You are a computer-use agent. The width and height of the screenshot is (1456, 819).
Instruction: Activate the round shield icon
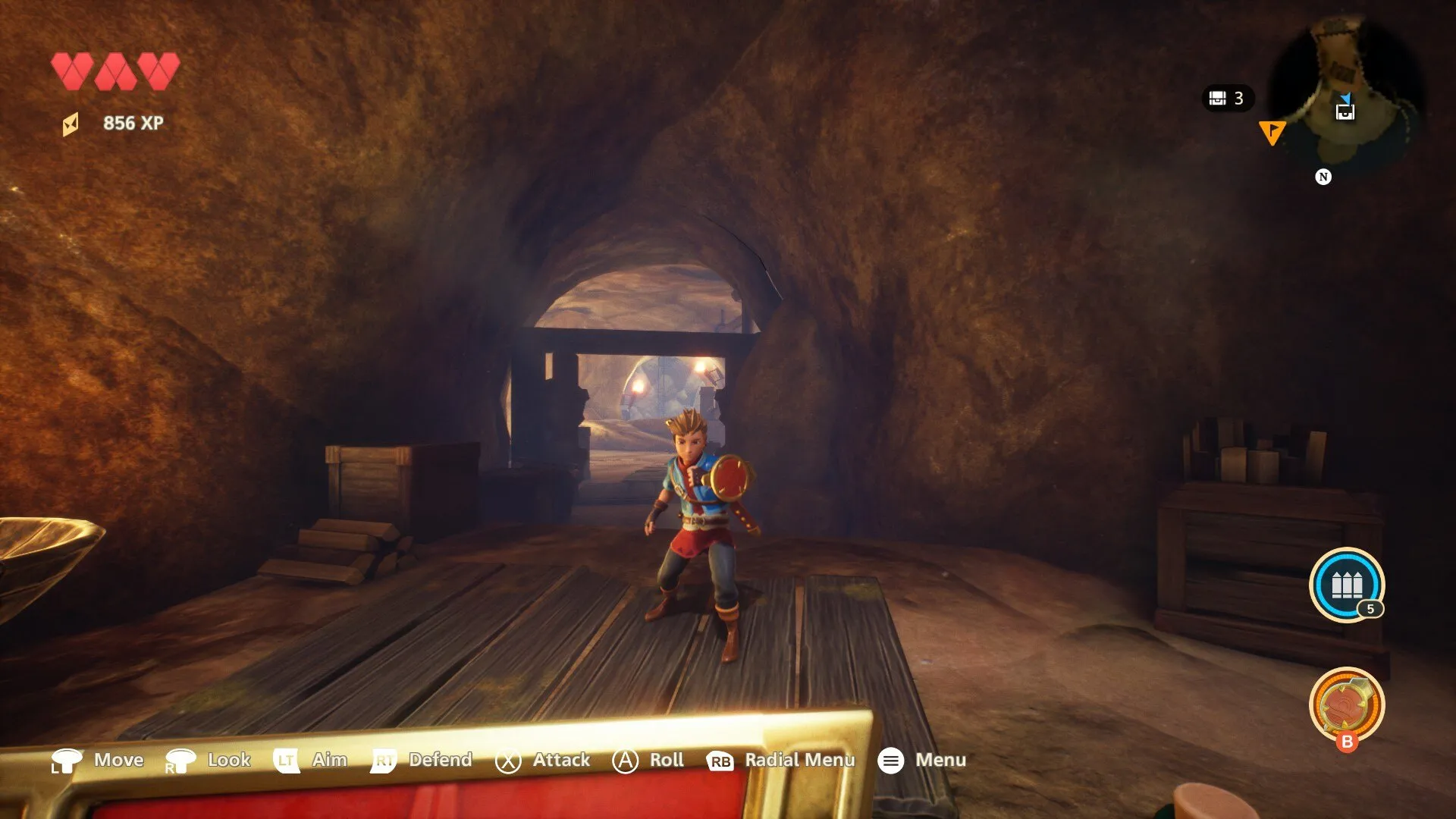pyautogui.click(x=1346, y=704)
